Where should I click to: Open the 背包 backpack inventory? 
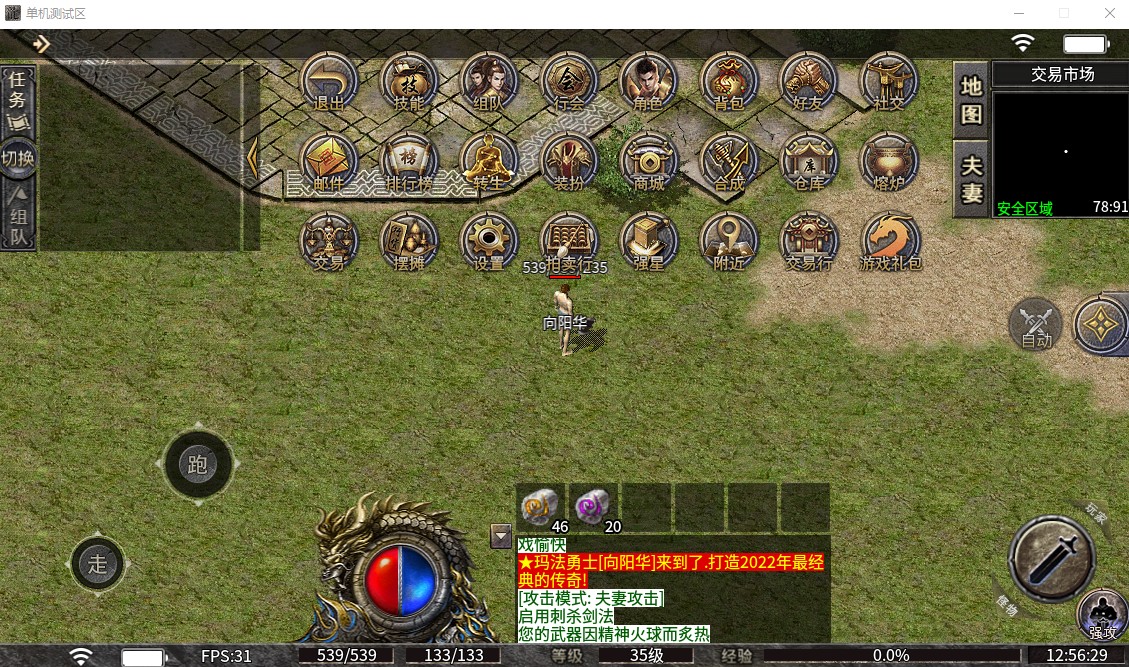(x=729, y=80)
